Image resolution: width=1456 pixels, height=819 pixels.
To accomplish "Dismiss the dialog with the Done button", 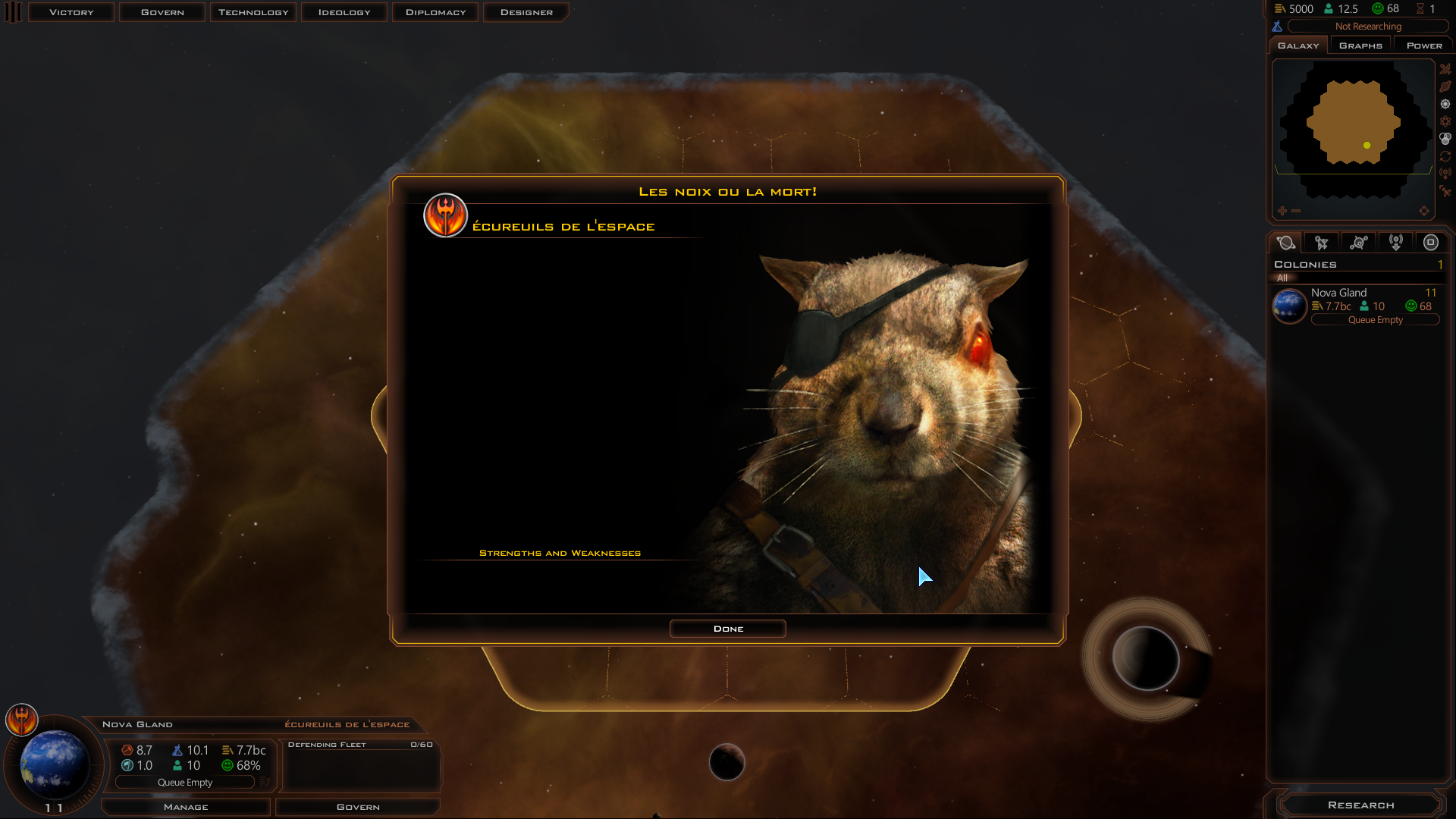I will (x=727, y=629).
